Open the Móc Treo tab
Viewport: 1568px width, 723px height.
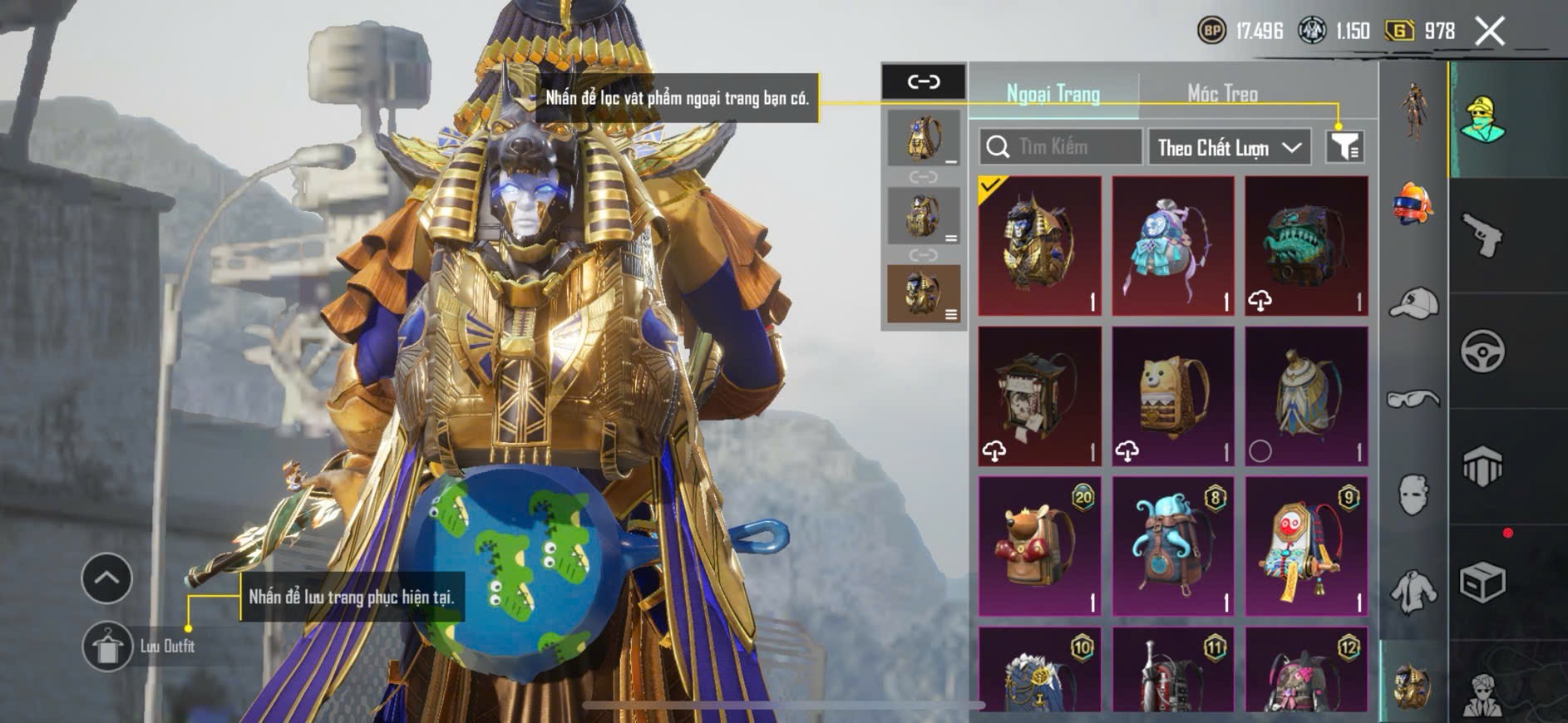click(x=1222, y=94)
